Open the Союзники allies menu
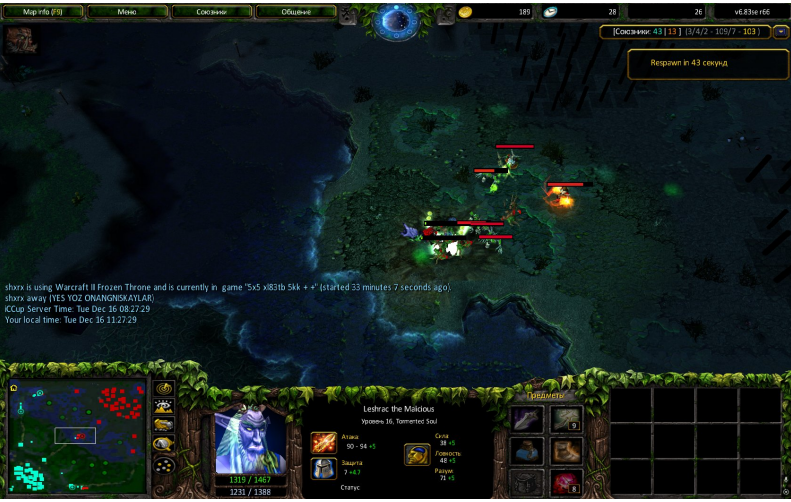The width and height of the screenshot is (791, 502). (211, 12)
